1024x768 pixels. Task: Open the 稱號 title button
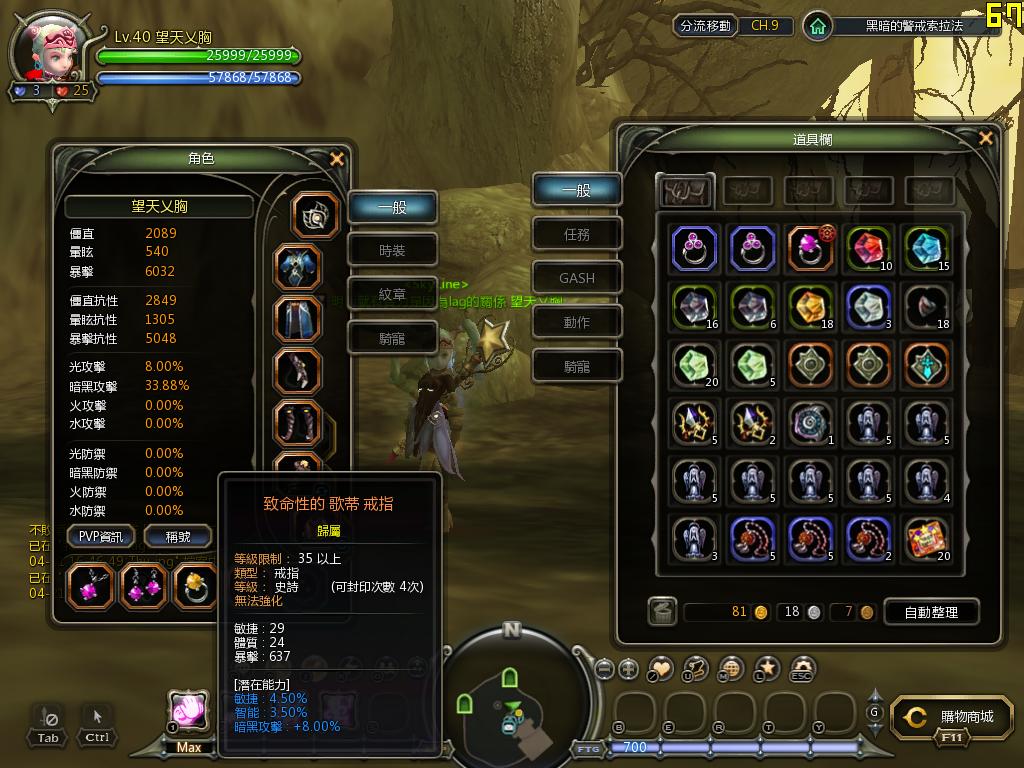[x=177, y=536]
